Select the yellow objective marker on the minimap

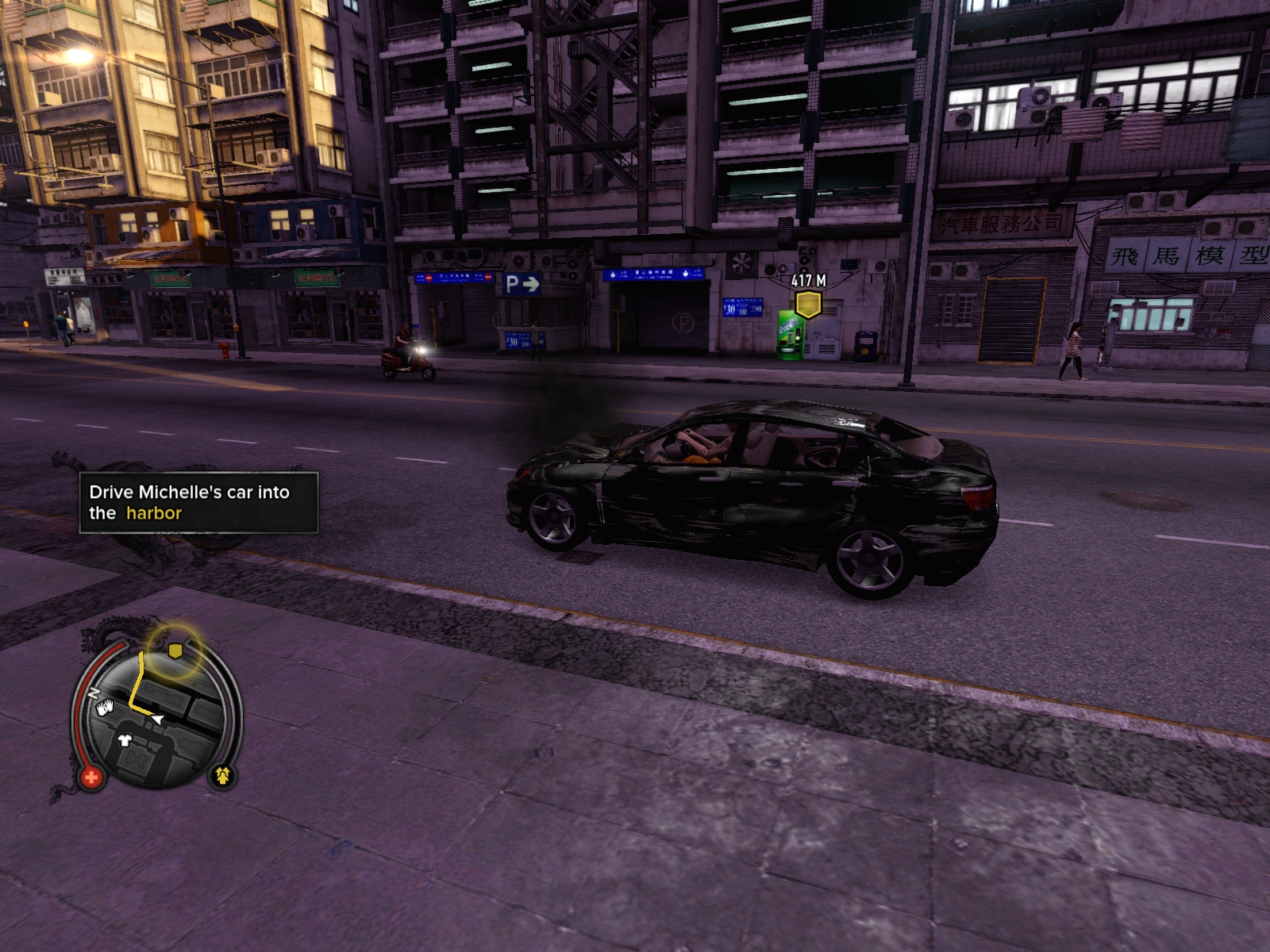175,651
